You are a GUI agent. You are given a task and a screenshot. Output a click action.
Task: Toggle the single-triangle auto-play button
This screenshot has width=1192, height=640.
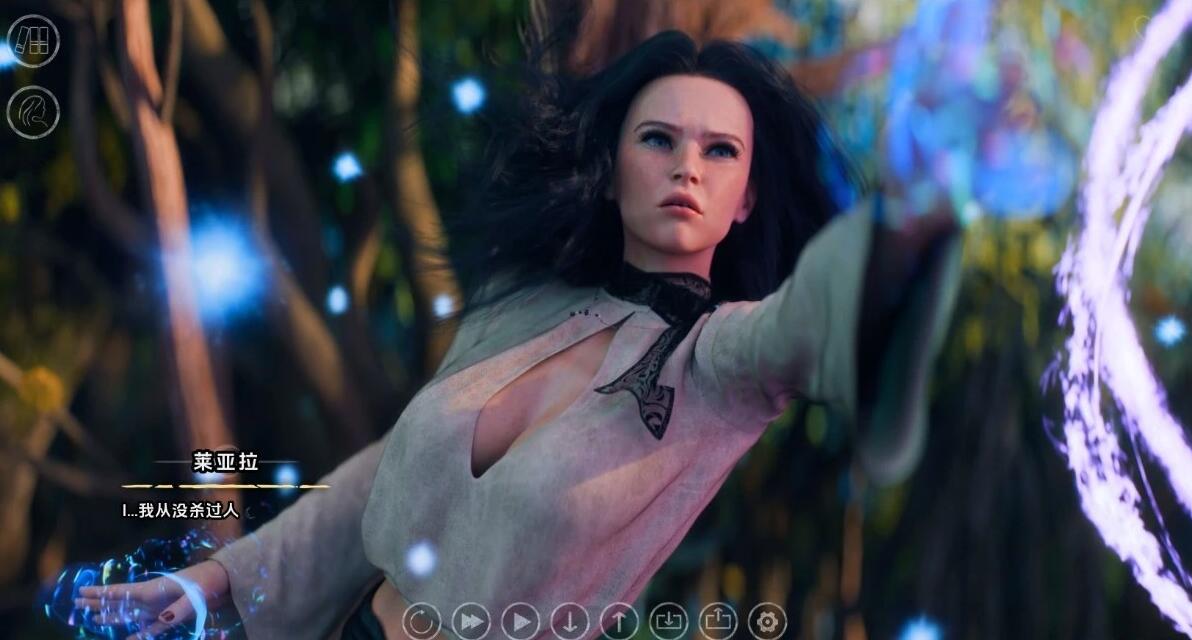click(520, 621)
